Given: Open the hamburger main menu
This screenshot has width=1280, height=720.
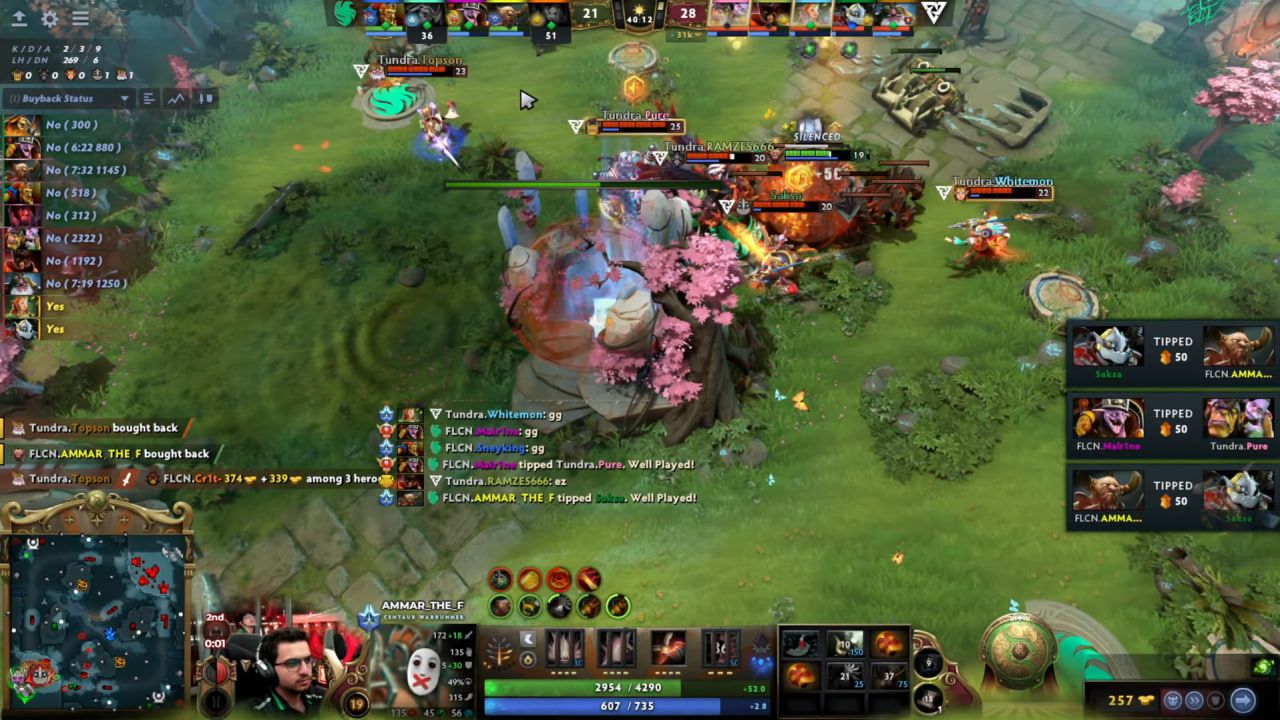Looking at the screenshot, I should click(81, 18).
